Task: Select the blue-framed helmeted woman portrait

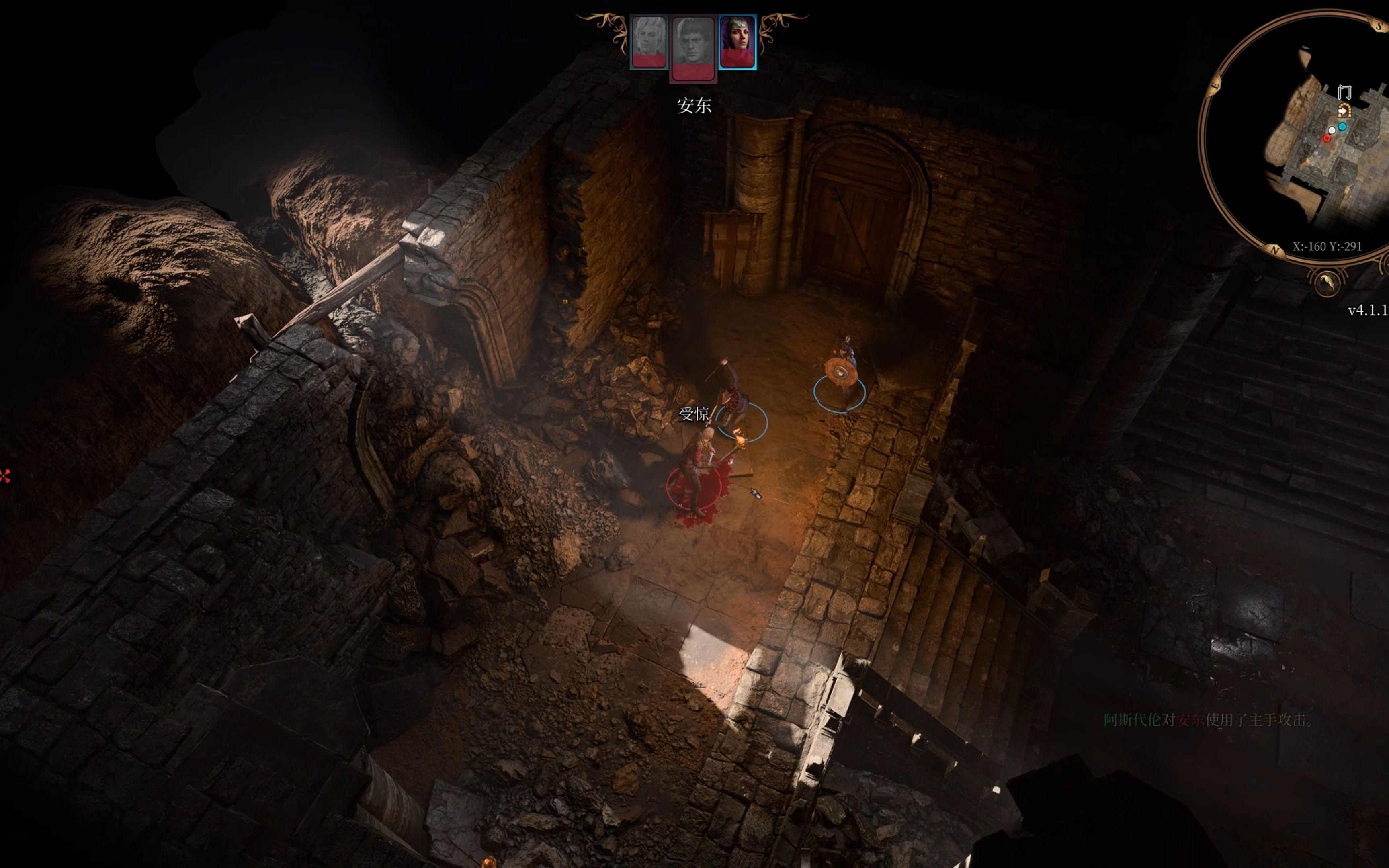Action: 737,42
